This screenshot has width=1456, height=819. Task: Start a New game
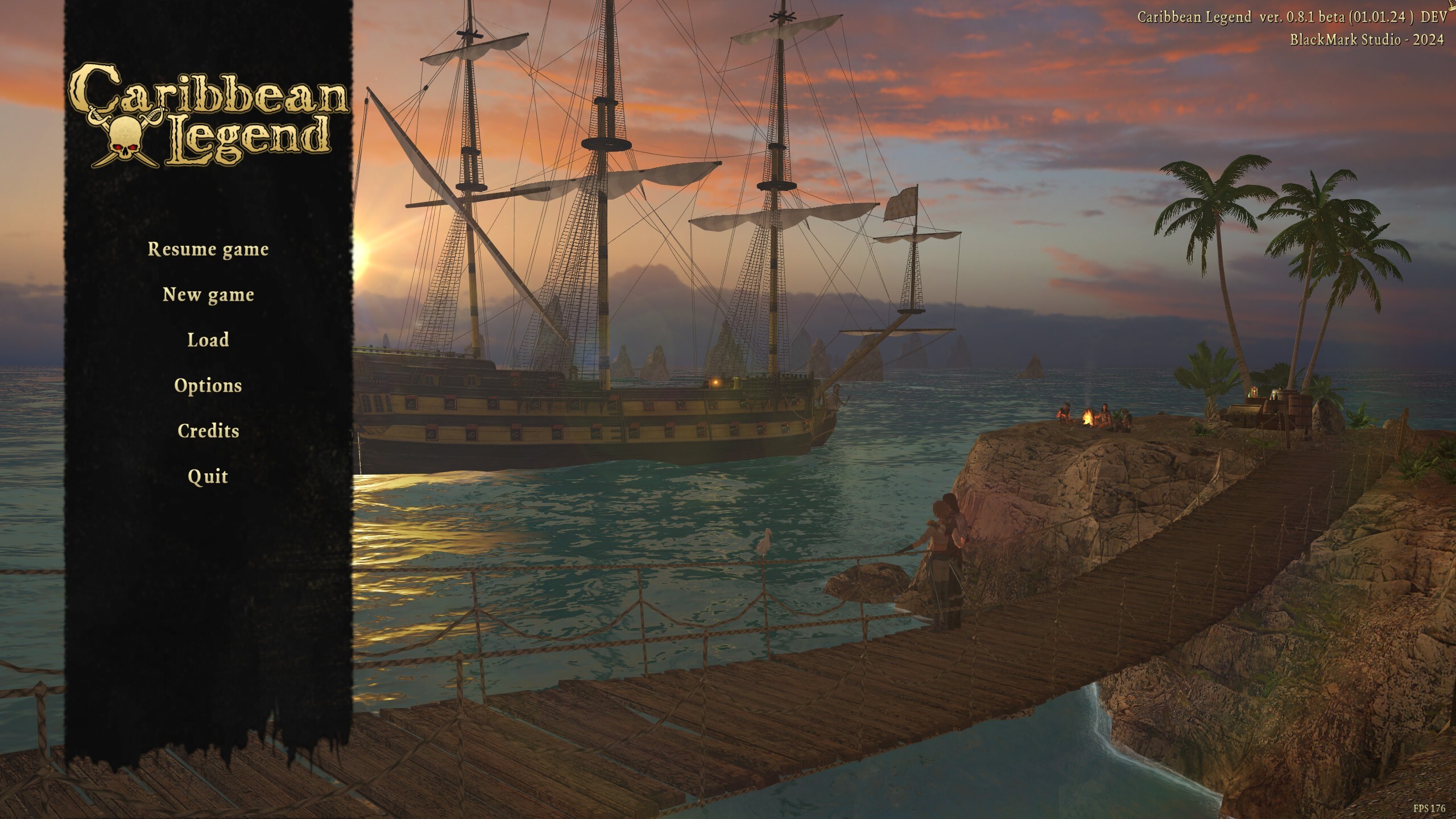click(x=208, y=295)
